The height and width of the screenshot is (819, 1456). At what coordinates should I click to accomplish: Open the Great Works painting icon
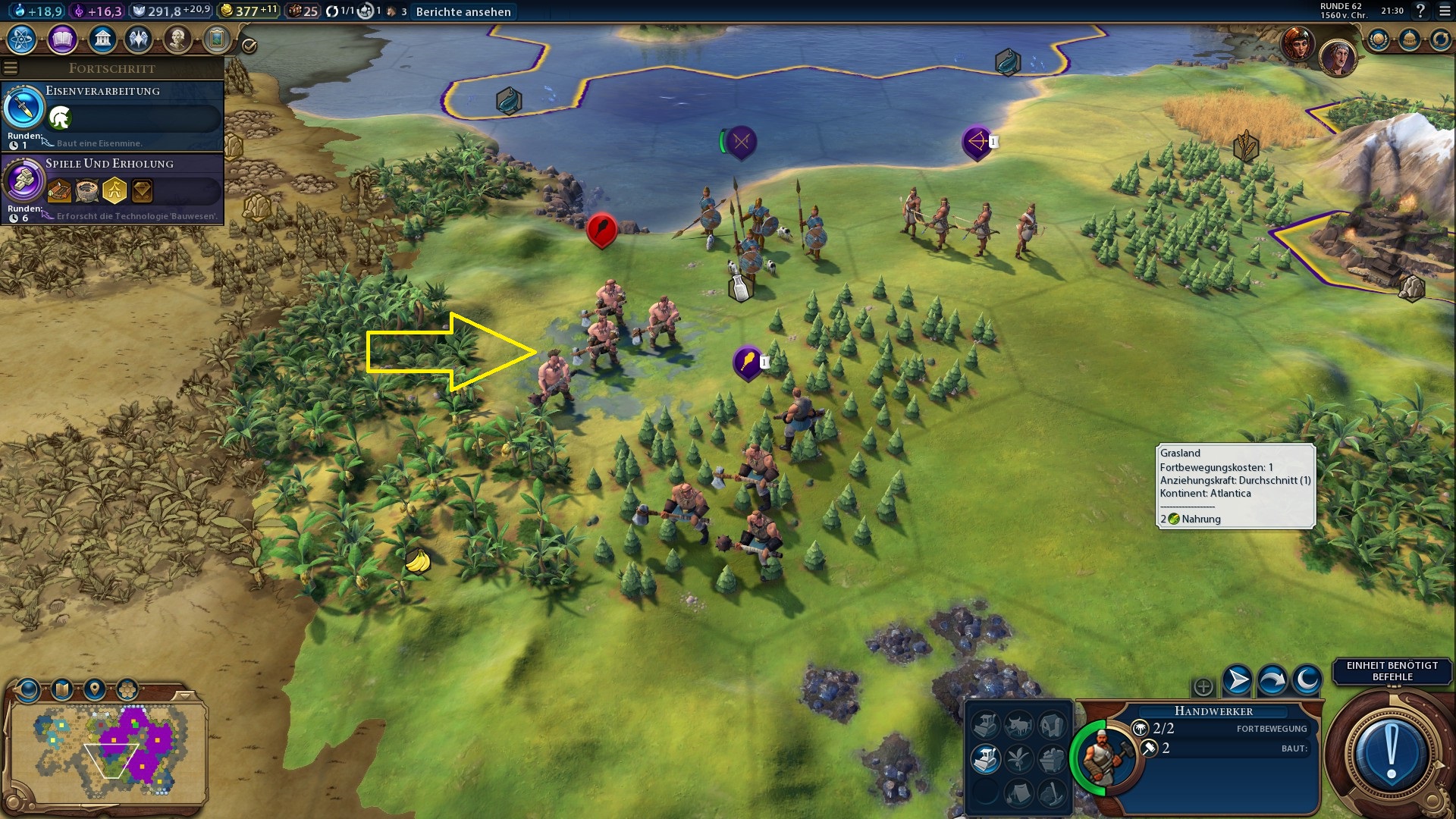pyautogui.click(x=217, y=39)
